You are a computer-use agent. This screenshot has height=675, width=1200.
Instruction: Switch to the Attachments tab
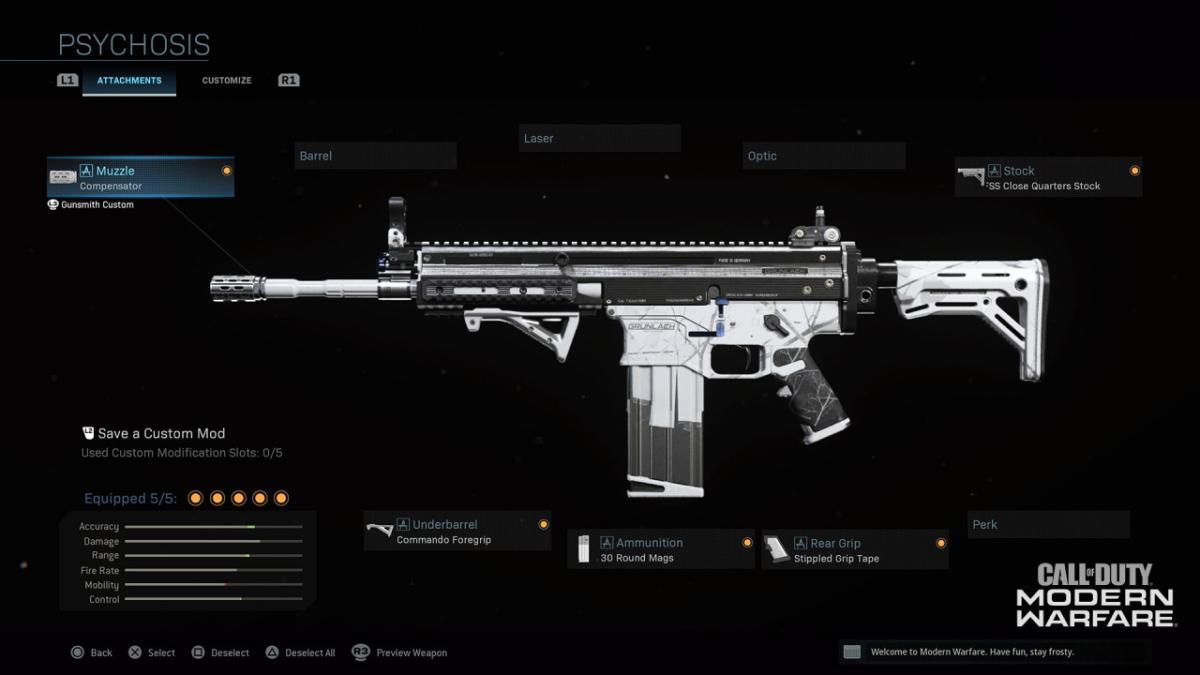tap(129, 80)
